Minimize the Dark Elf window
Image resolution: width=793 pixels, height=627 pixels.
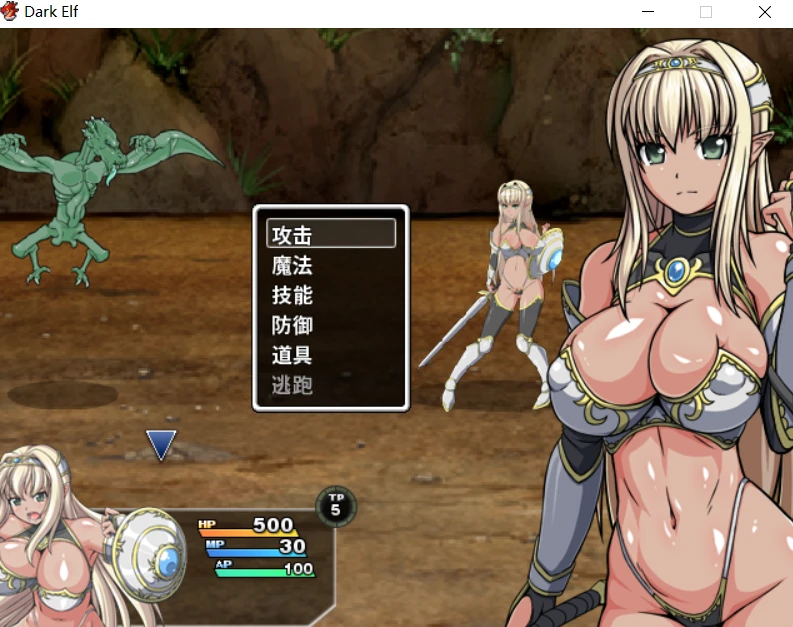tap(648, 12)
